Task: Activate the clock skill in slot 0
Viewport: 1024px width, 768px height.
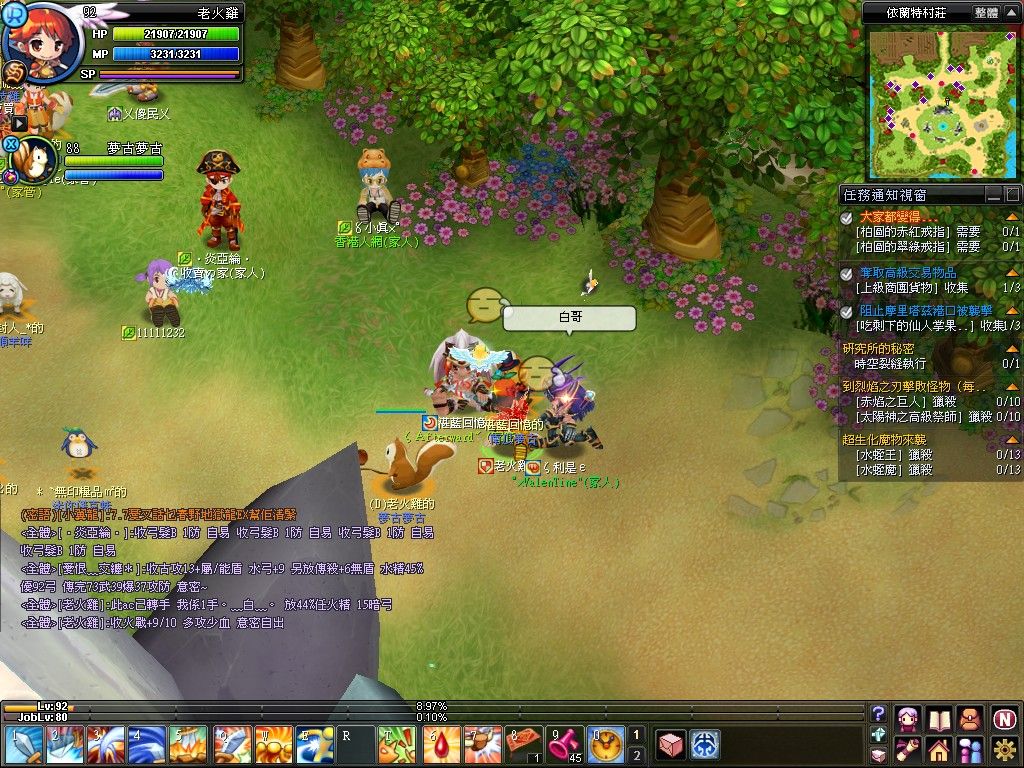Action: (606, 745)
